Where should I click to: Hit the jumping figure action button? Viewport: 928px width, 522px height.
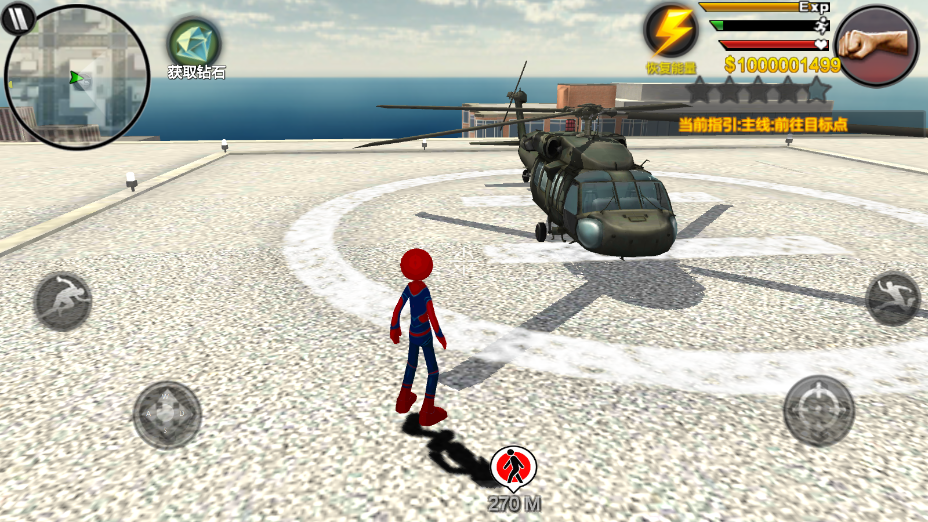892,298
